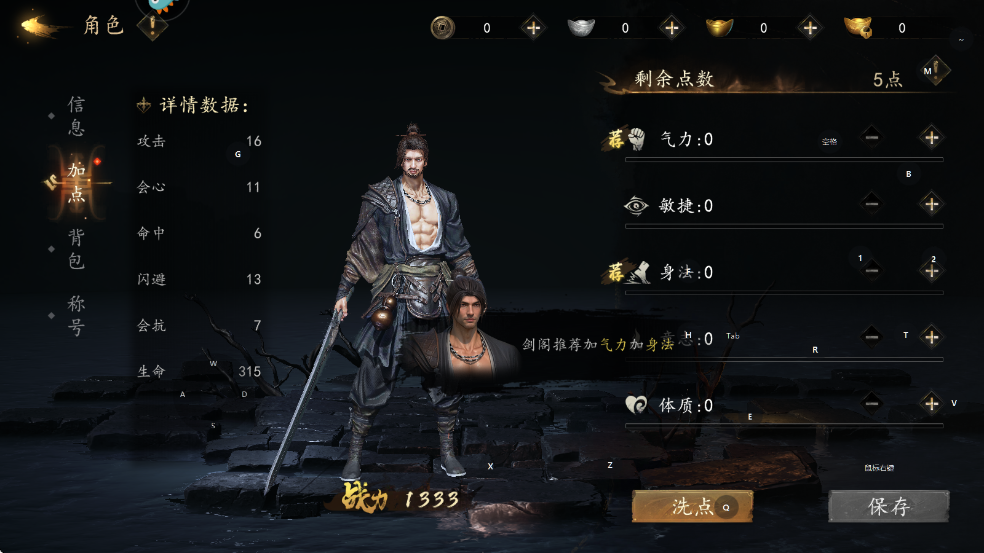
Task: Remove a point from 气力
Action: [872, 137]
